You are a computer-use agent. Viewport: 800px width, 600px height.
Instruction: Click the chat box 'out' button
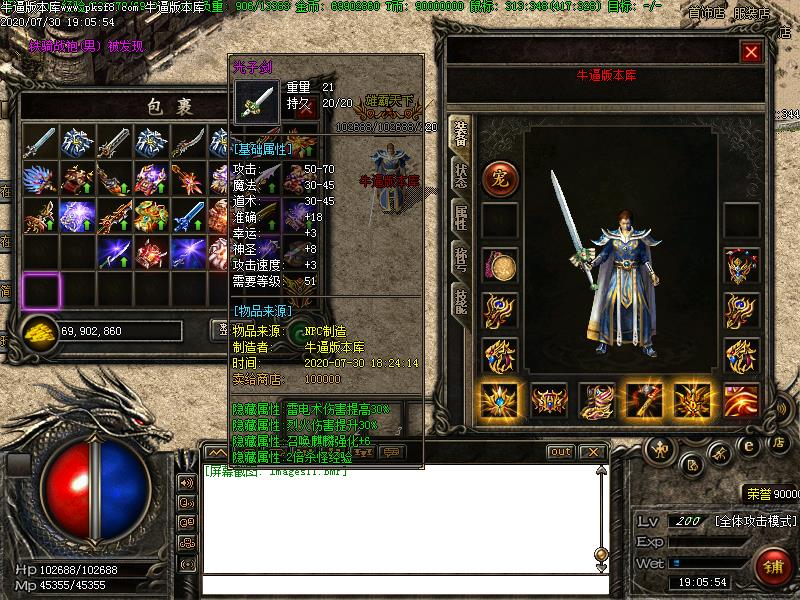click(x=561, y=452)
